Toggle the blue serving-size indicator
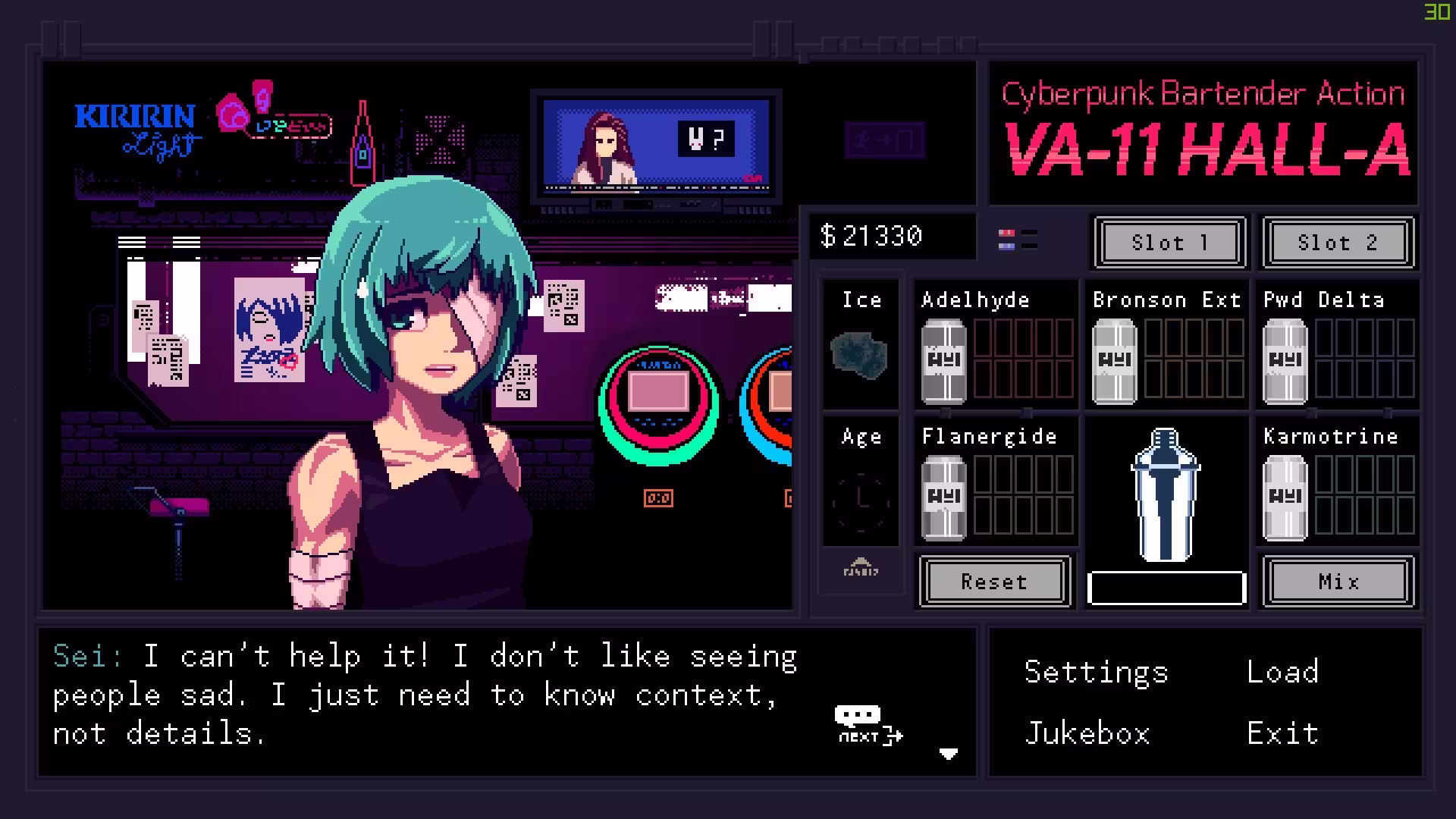This screenshot has width=1456, height=819. 1006,247
